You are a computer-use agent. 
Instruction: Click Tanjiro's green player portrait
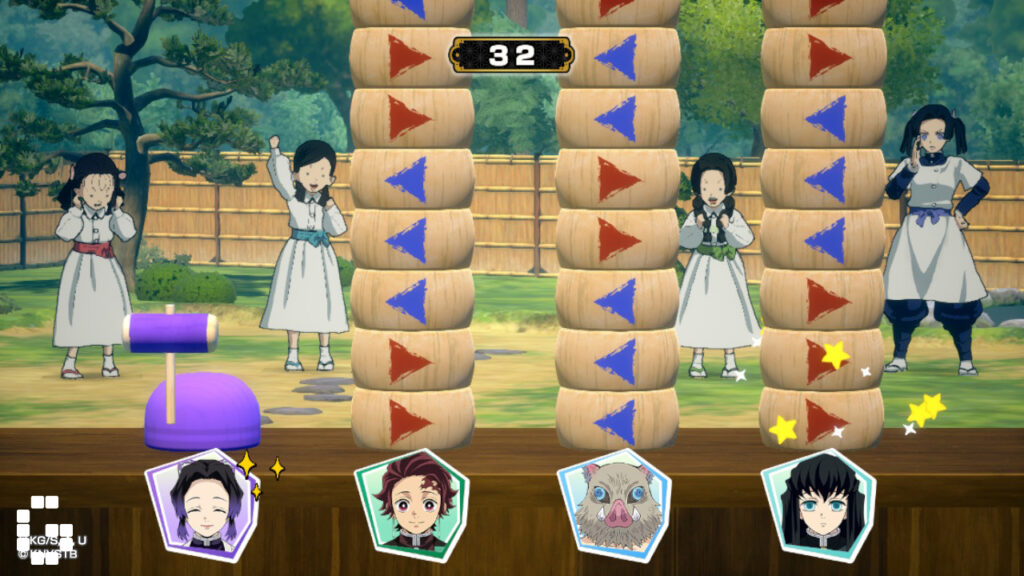pyautogui.click(x=409, y=505)
